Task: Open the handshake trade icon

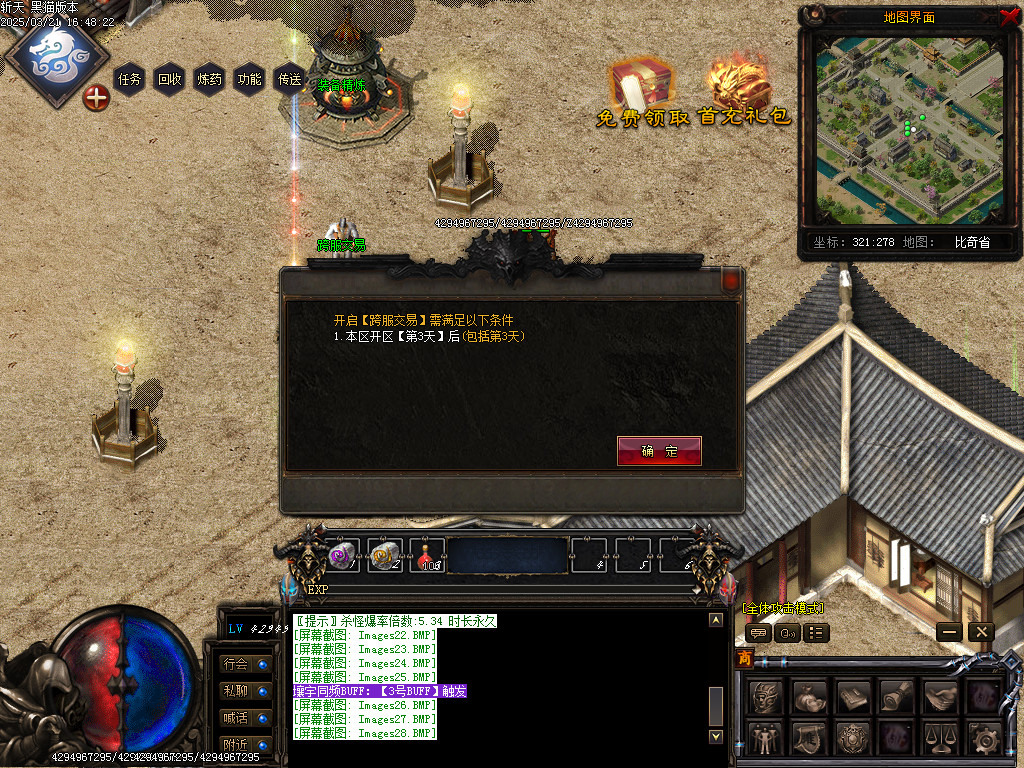Action: [x=939, y=696]
